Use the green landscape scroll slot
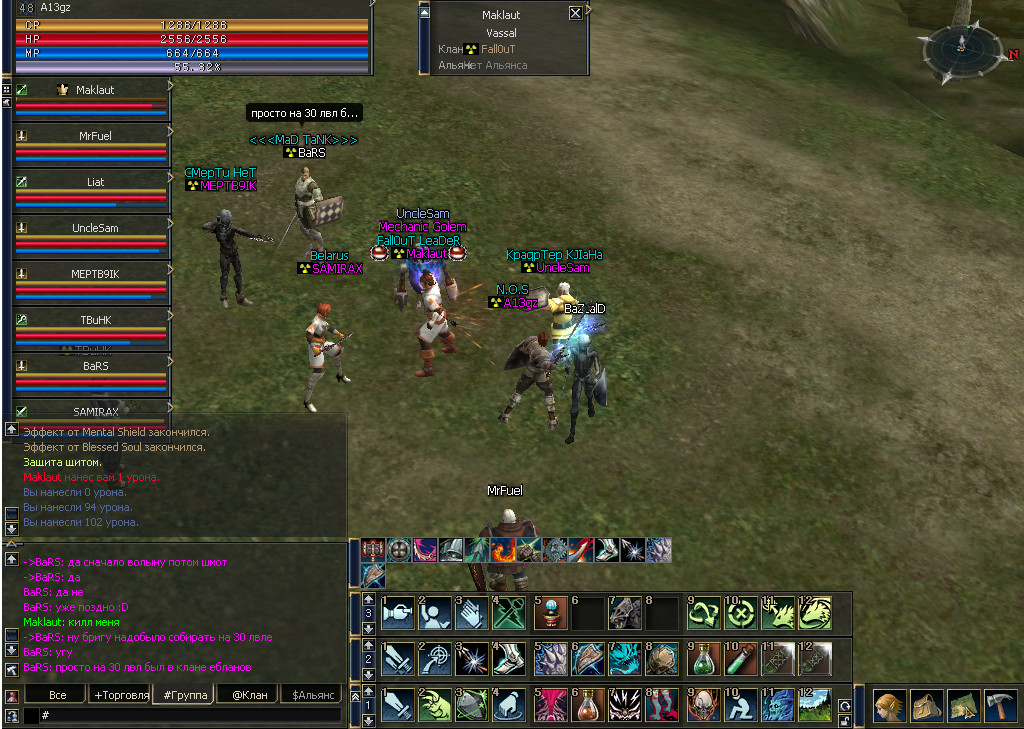This screenshot has width=1024, height=729. (x=814, y=706)
